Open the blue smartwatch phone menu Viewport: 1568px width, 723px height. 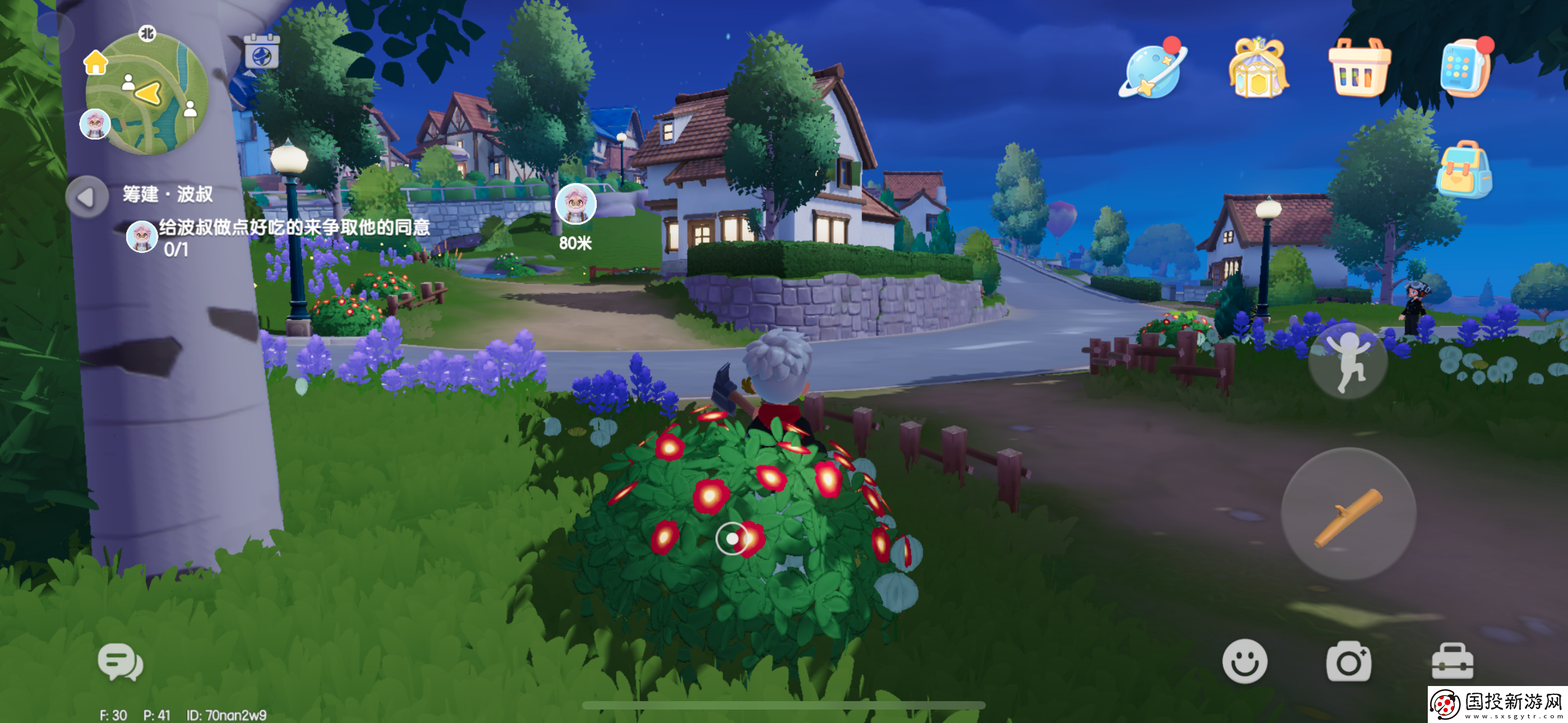1464,68
